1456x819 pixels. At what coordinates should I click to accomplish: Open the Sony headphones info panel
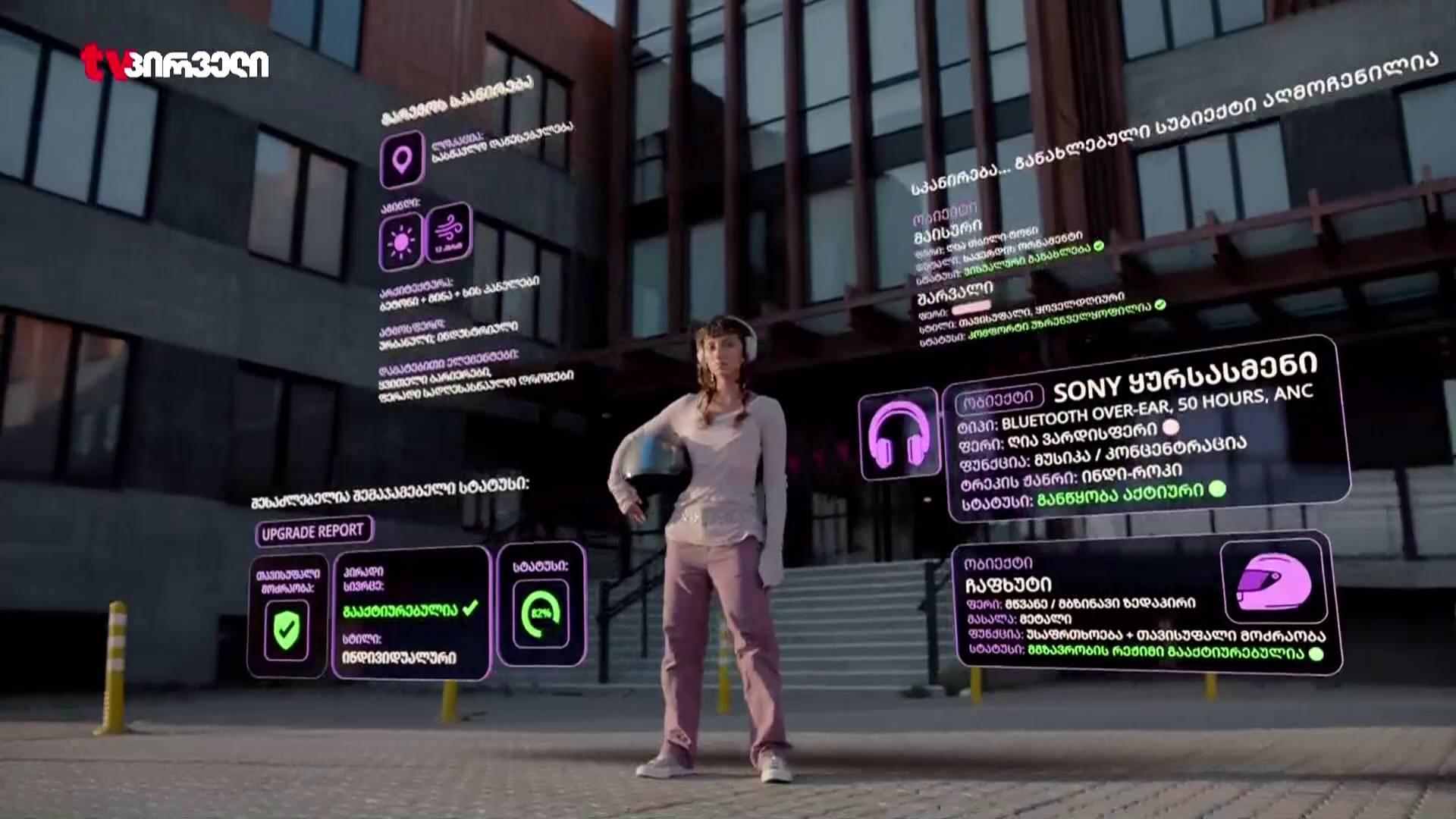coord(1147,432)
